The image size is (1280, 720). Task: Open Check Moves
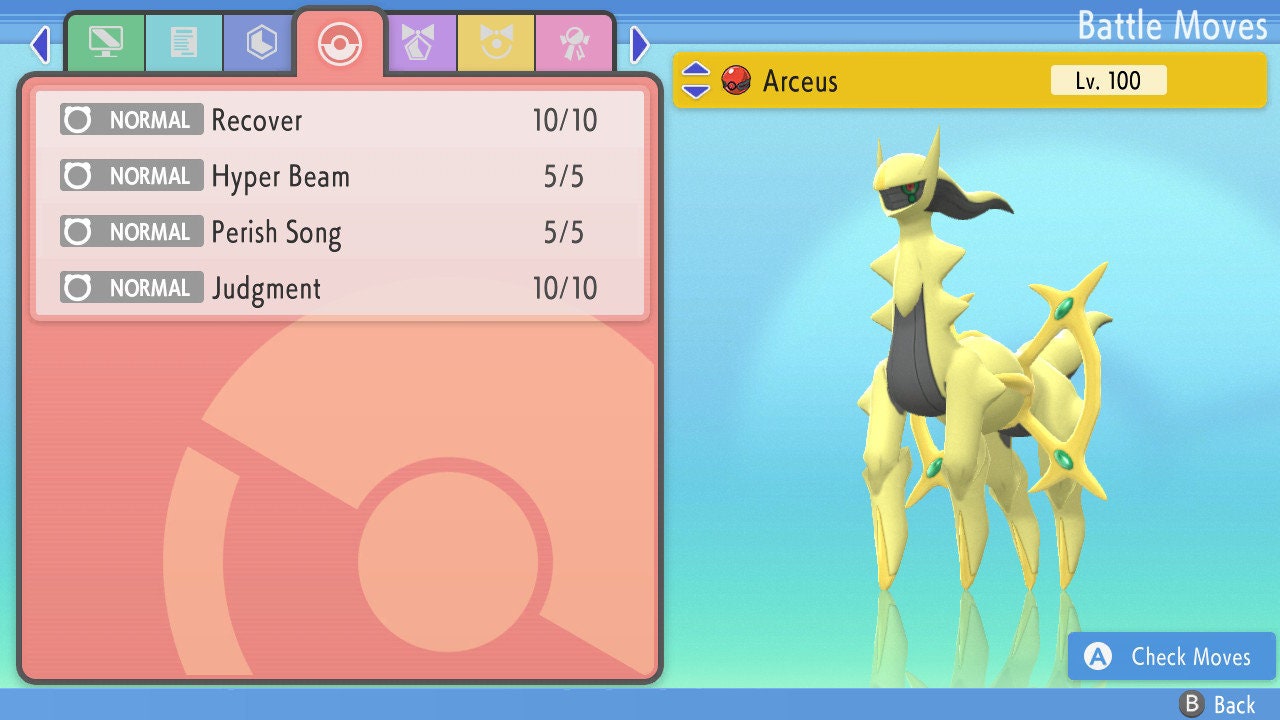pos(1171,656)
